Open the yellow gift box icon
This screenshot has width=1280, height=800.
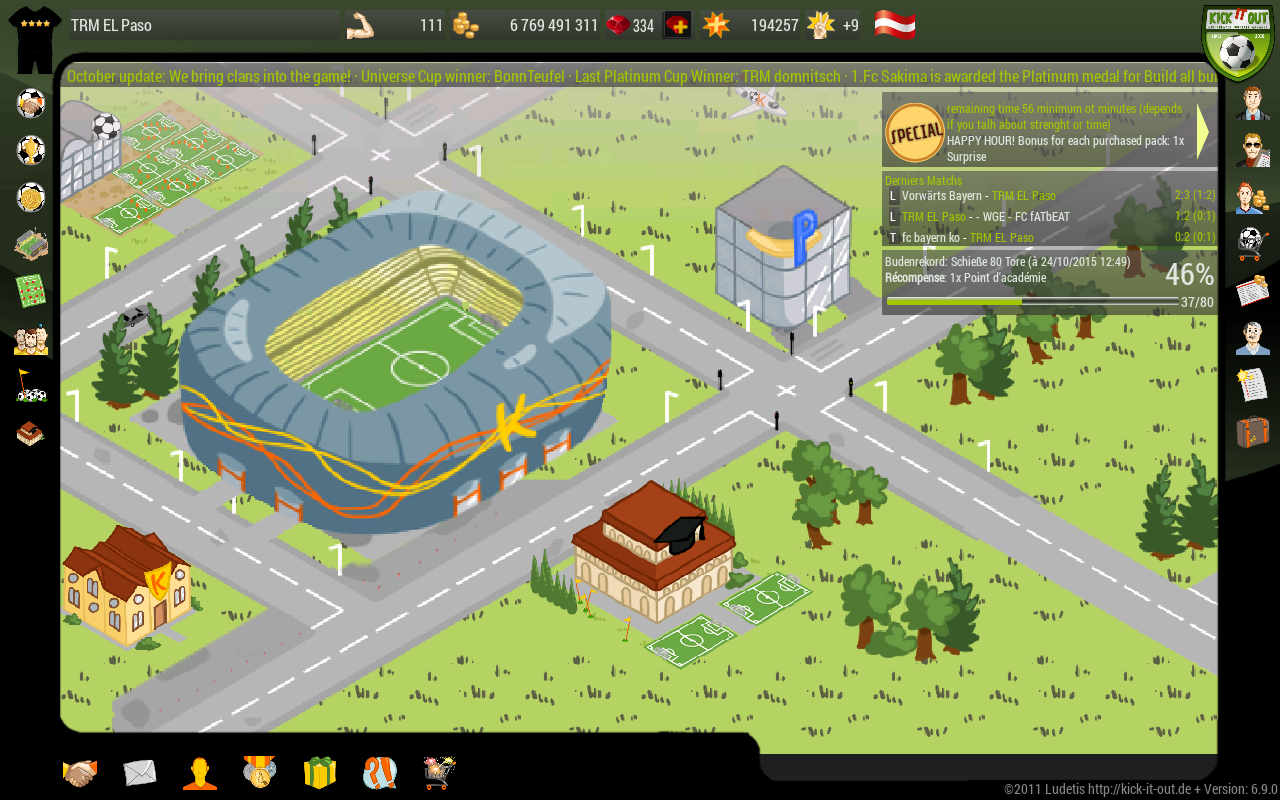click(x=320, y=773)
